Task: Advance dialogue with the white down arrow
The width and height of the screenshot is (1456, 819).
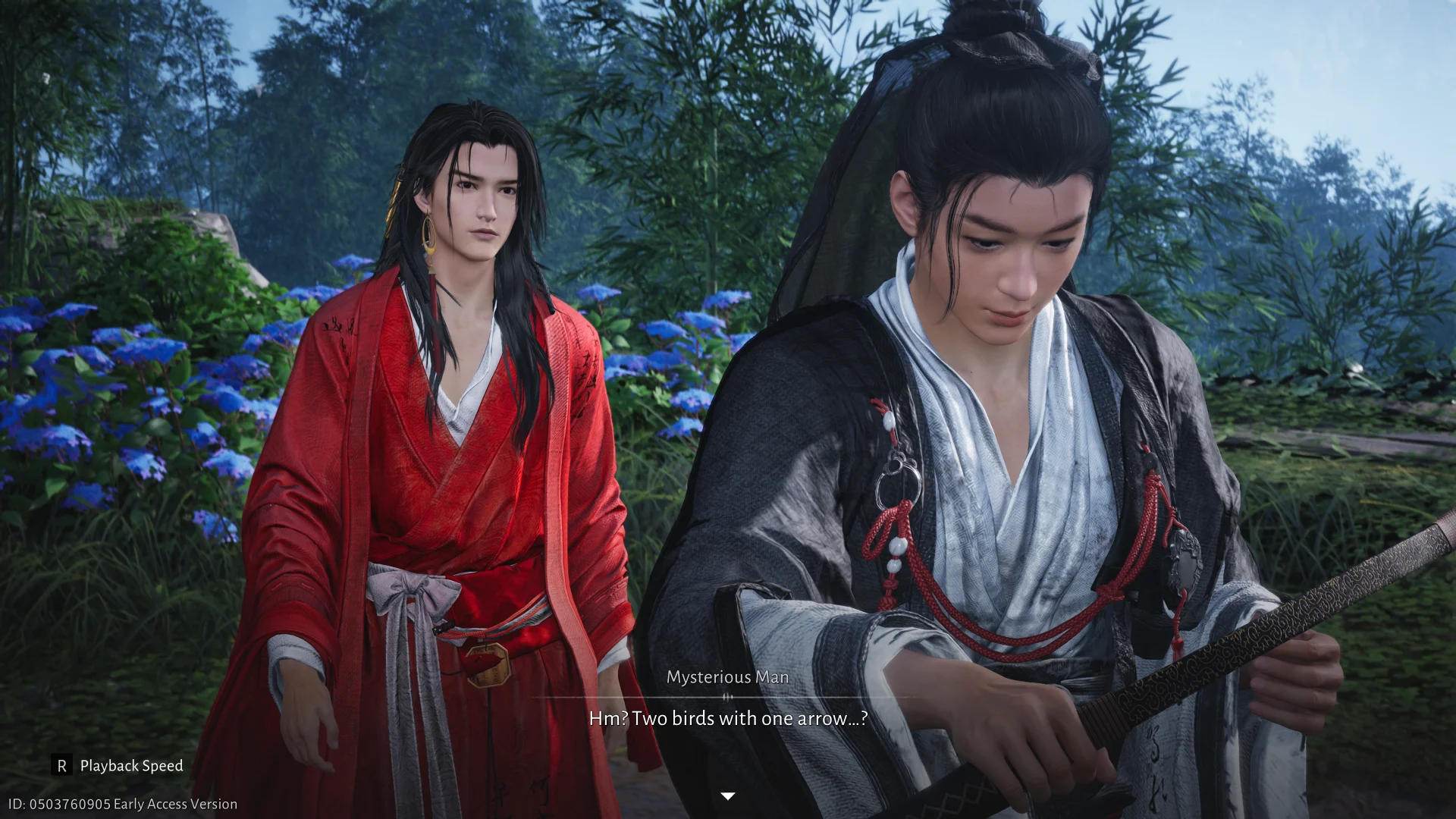Action: 727,796
